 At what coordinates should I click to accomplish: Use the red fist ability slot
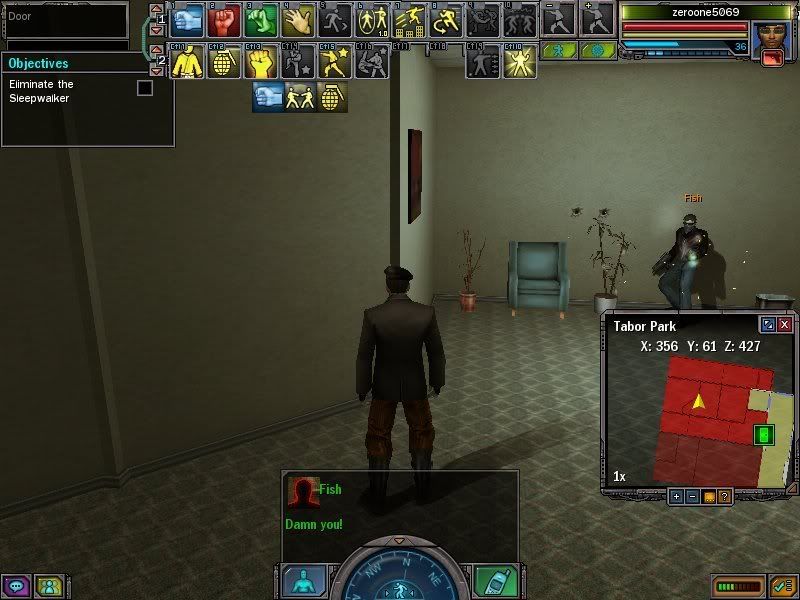pos(223,19)
